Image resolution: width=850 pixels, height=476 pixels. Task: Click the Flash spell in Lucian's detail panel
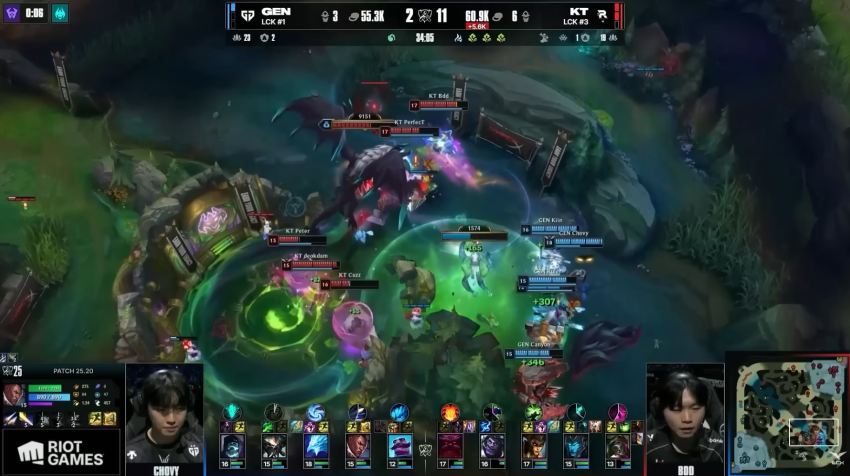tap(95, 418)
